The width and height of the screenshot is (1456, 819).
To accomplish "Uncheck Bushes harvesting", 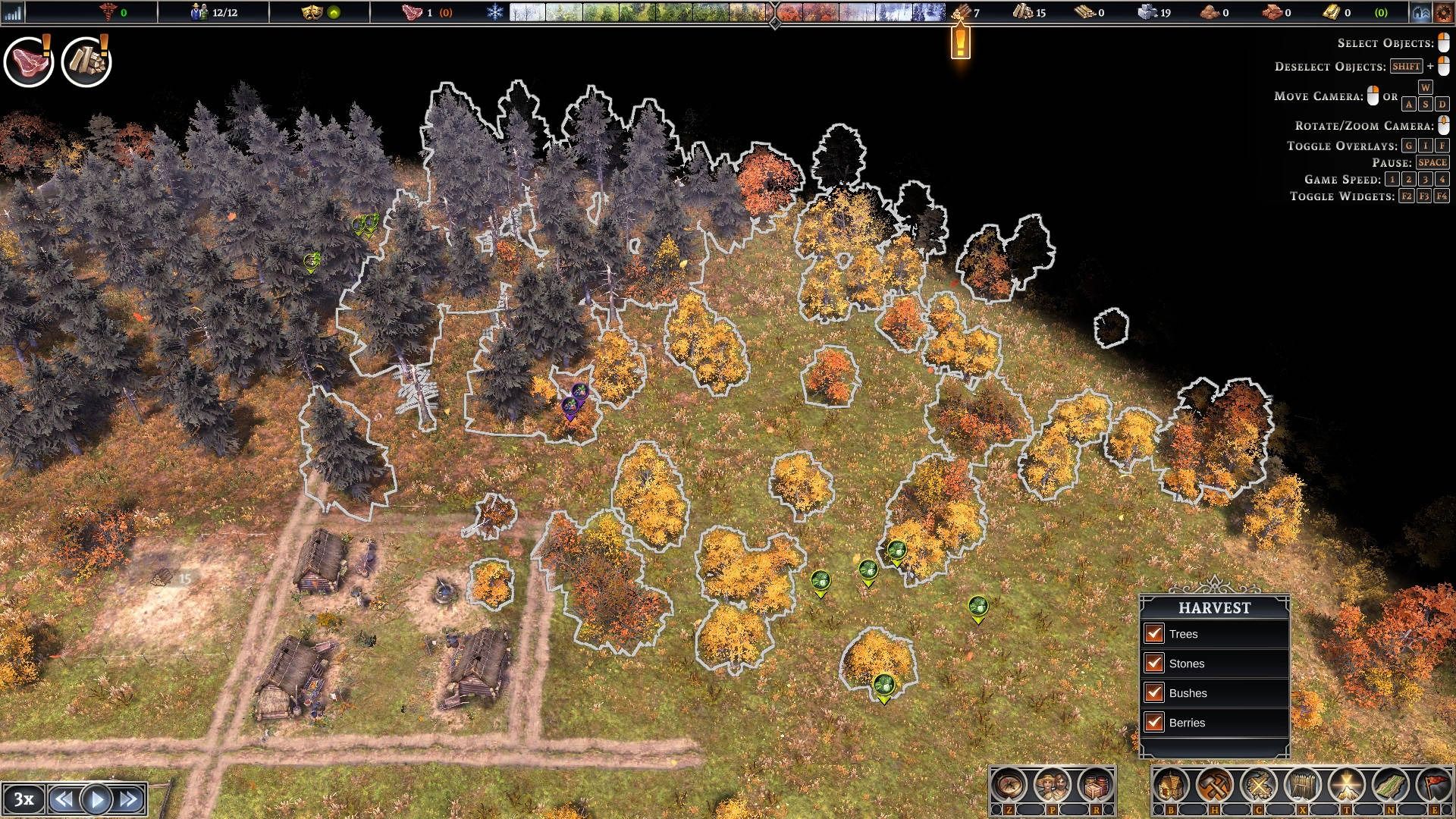I will pyautogui.click(x=1154, y=693).
